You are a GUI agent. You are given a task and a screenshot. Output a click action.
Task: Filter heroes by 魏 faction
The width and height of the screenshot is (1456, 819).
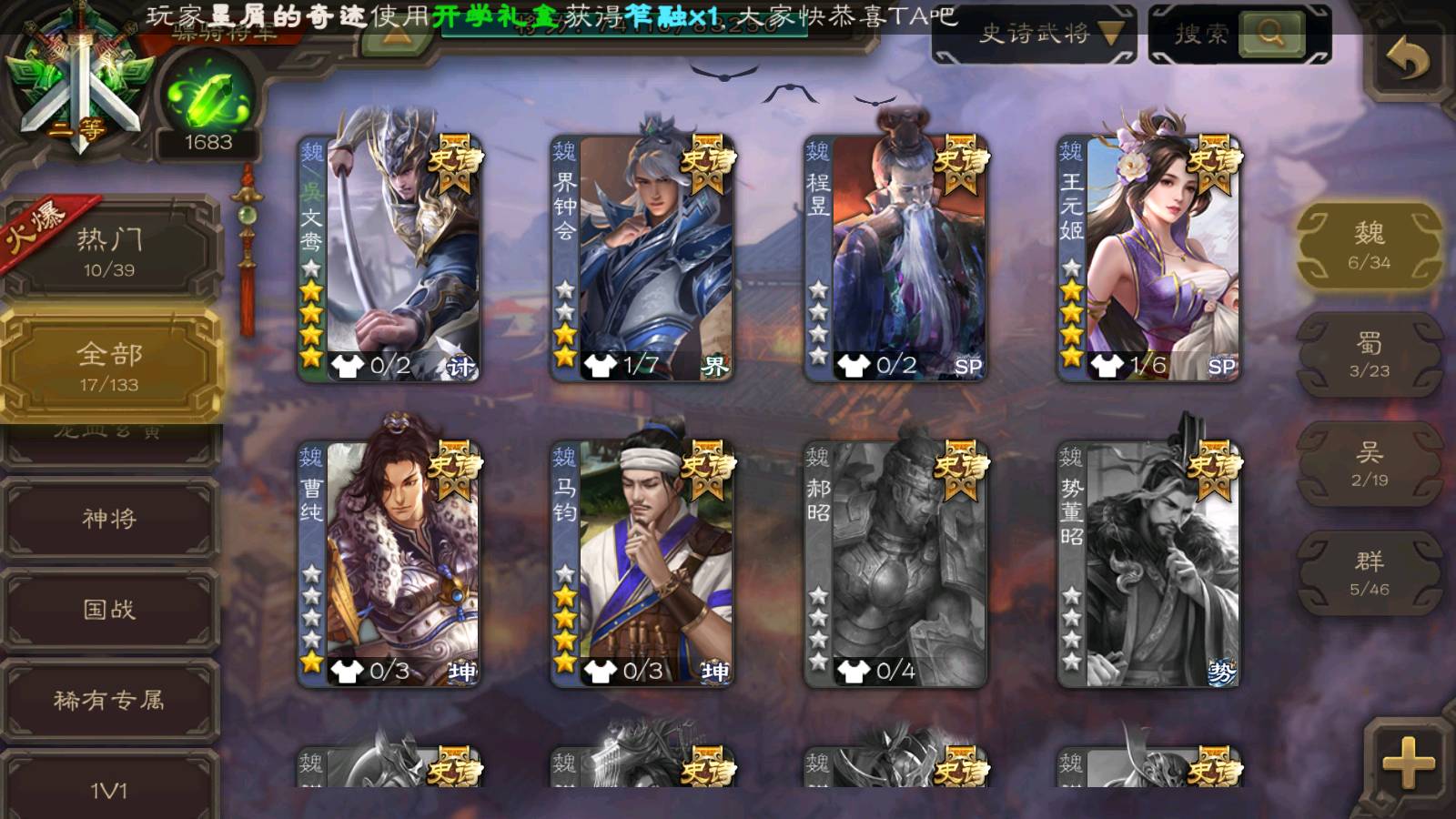[1369, 246]
